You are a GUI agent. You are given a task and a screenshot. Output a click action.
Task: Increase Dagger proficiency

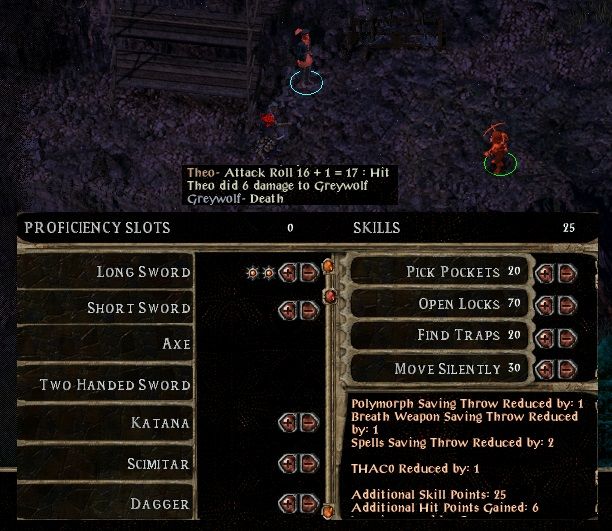[288, 503]
